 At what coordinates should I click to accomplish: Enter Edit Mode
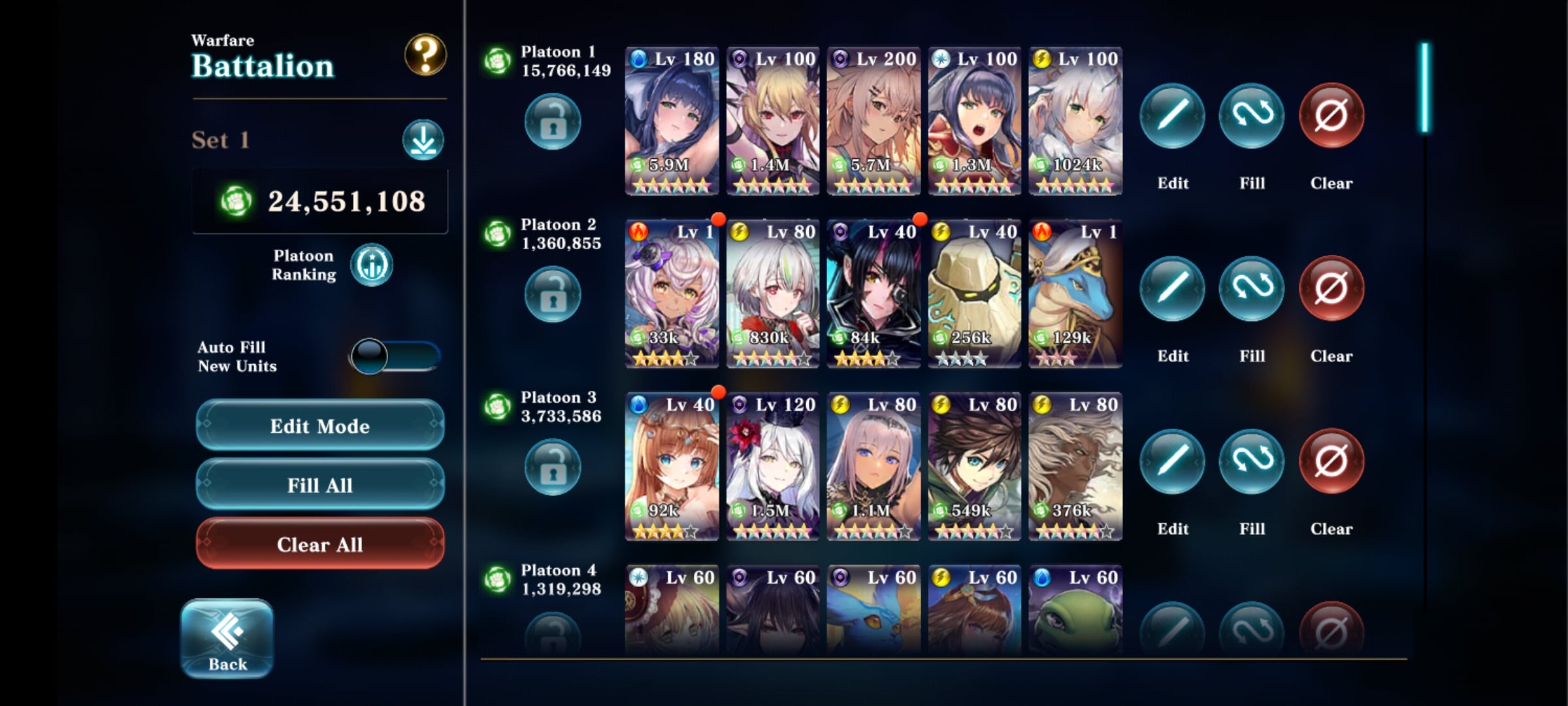pos(320,426)
